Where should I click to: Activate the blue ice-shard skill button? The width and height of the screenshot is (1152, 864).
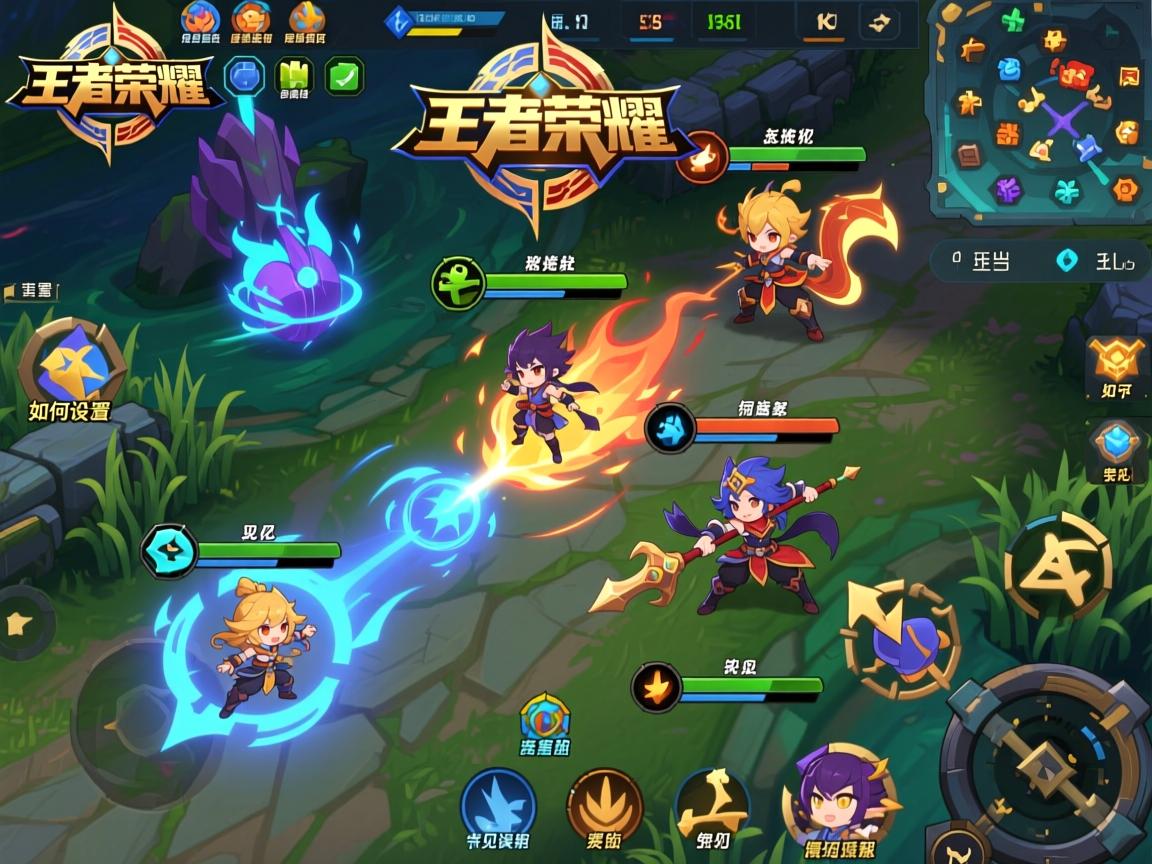[x=498, y=806]
